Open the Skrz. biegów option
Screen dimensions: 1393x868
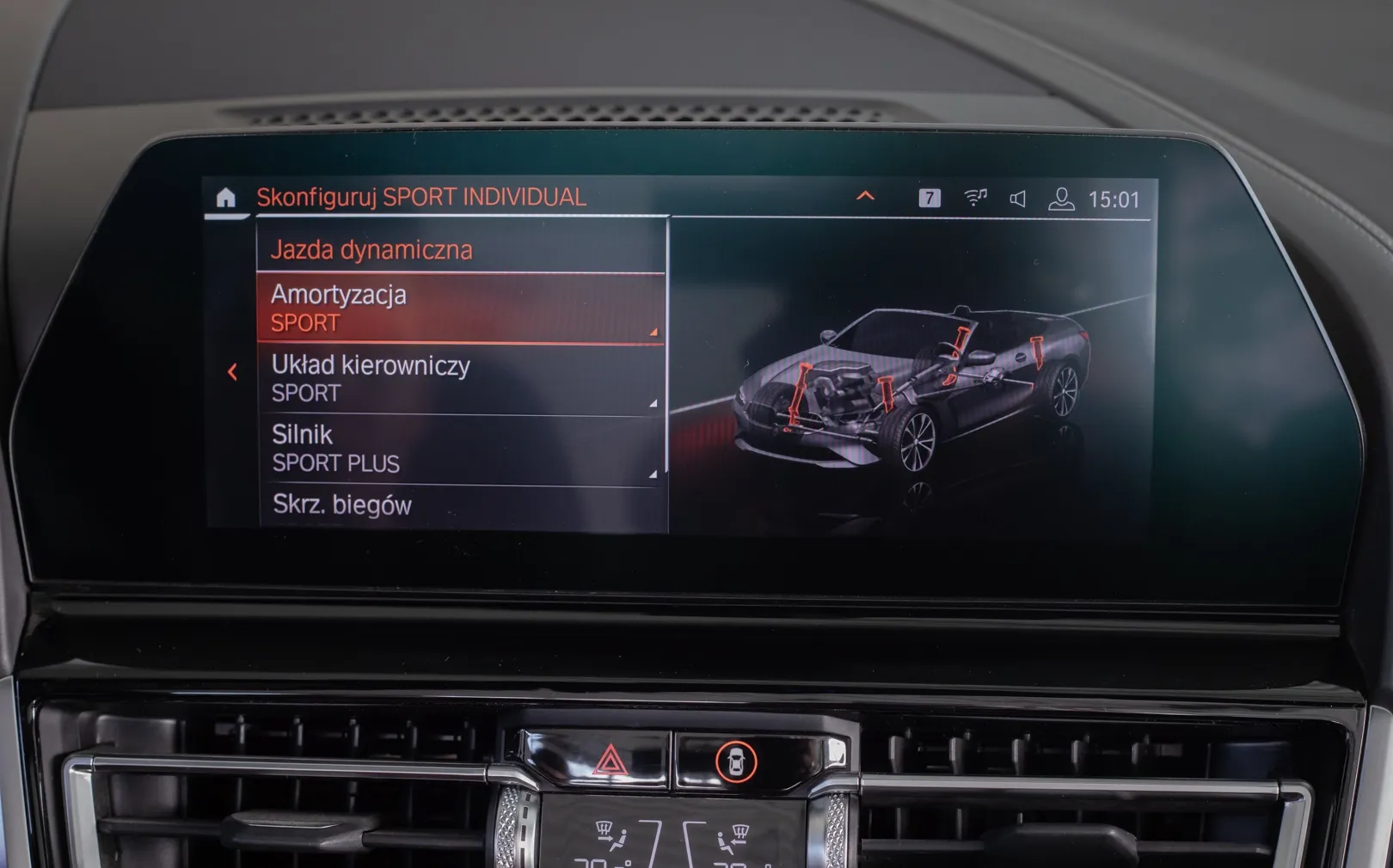pos(461,504)
